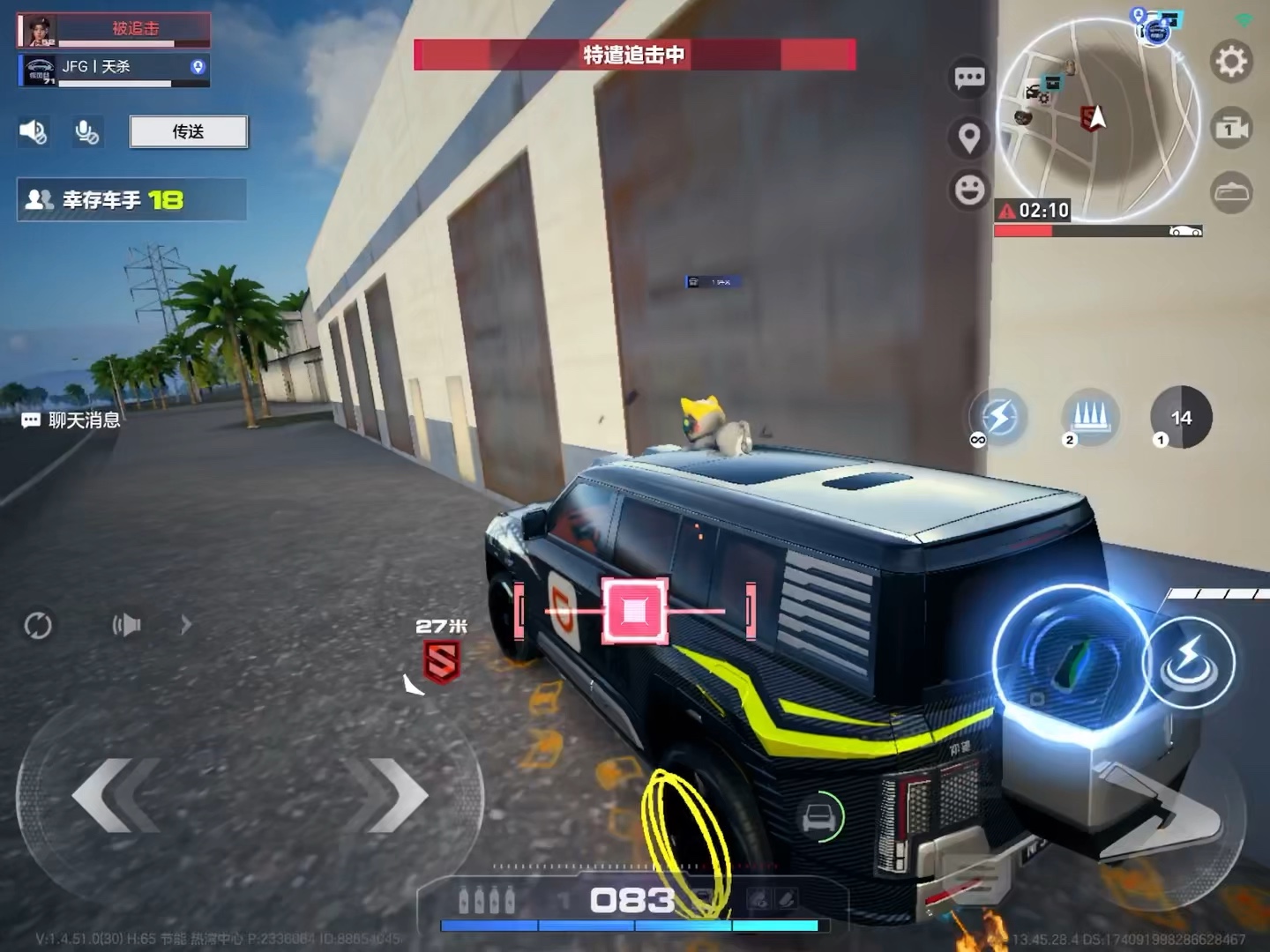Tap the circular reset arrow icon
This screenshot has height=952, width=1270.
point(38,626)
